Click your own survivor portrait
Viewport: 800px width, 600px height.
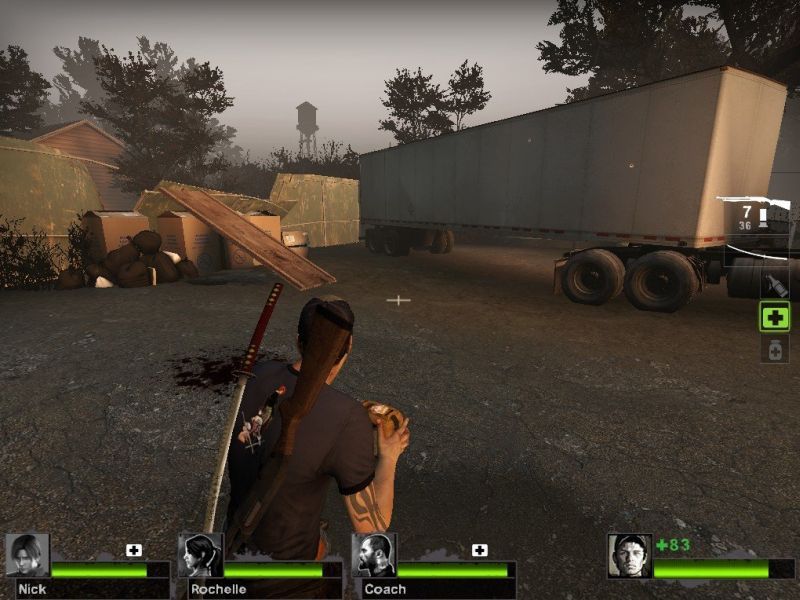630,556
